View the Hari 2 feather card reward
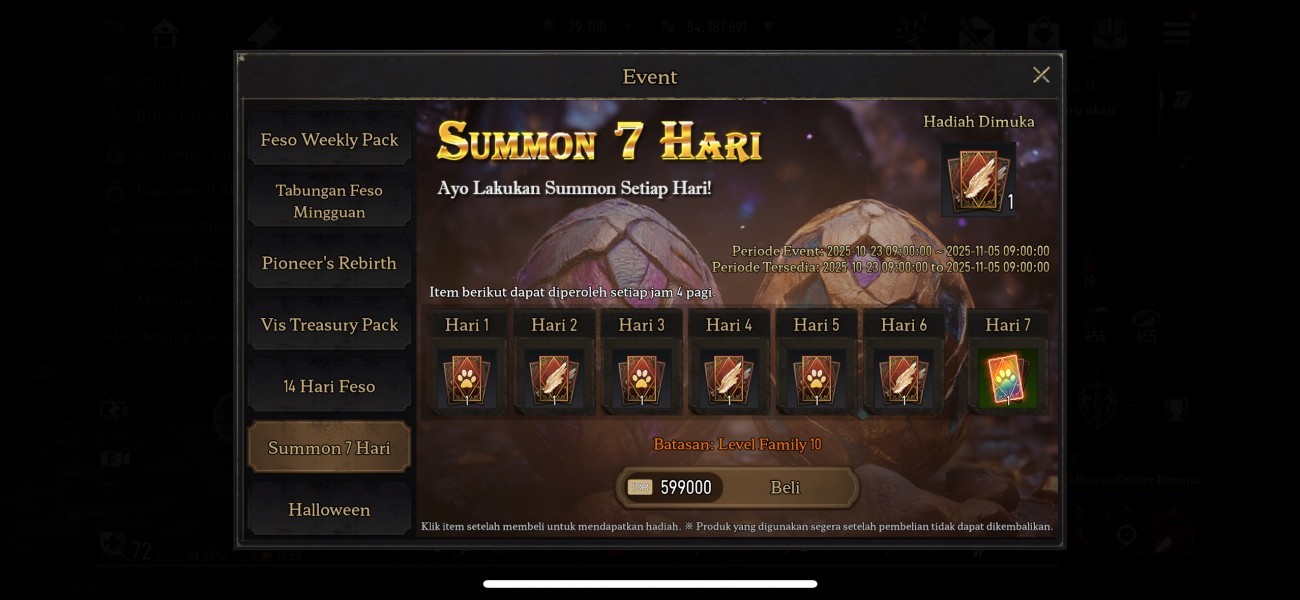The height and width of the screenshot is (600, 1300). 554,379
